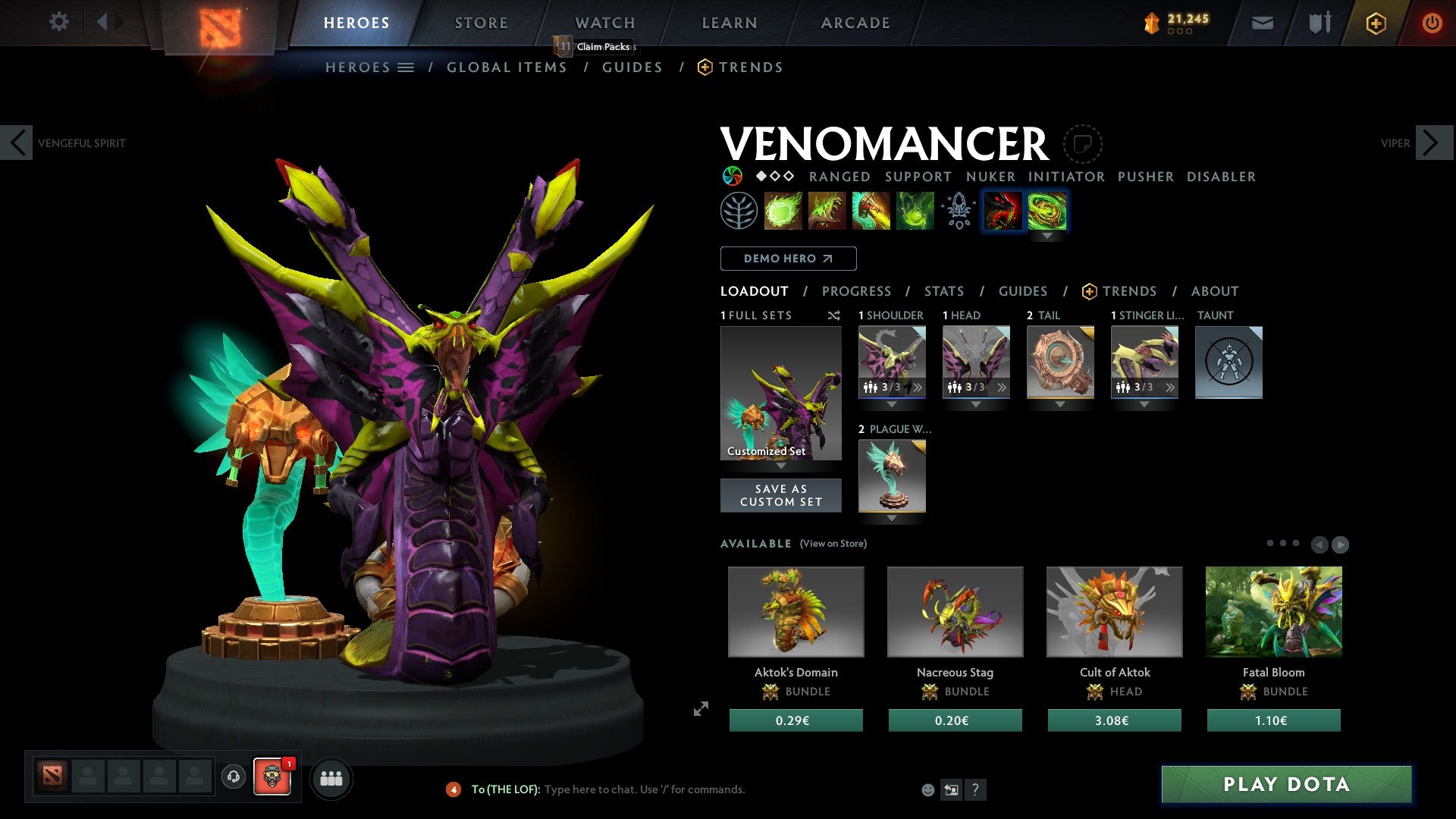1456x819 pixels.
Task: View the Stats tab for Venomancer
Action: (x=943, y=291)
